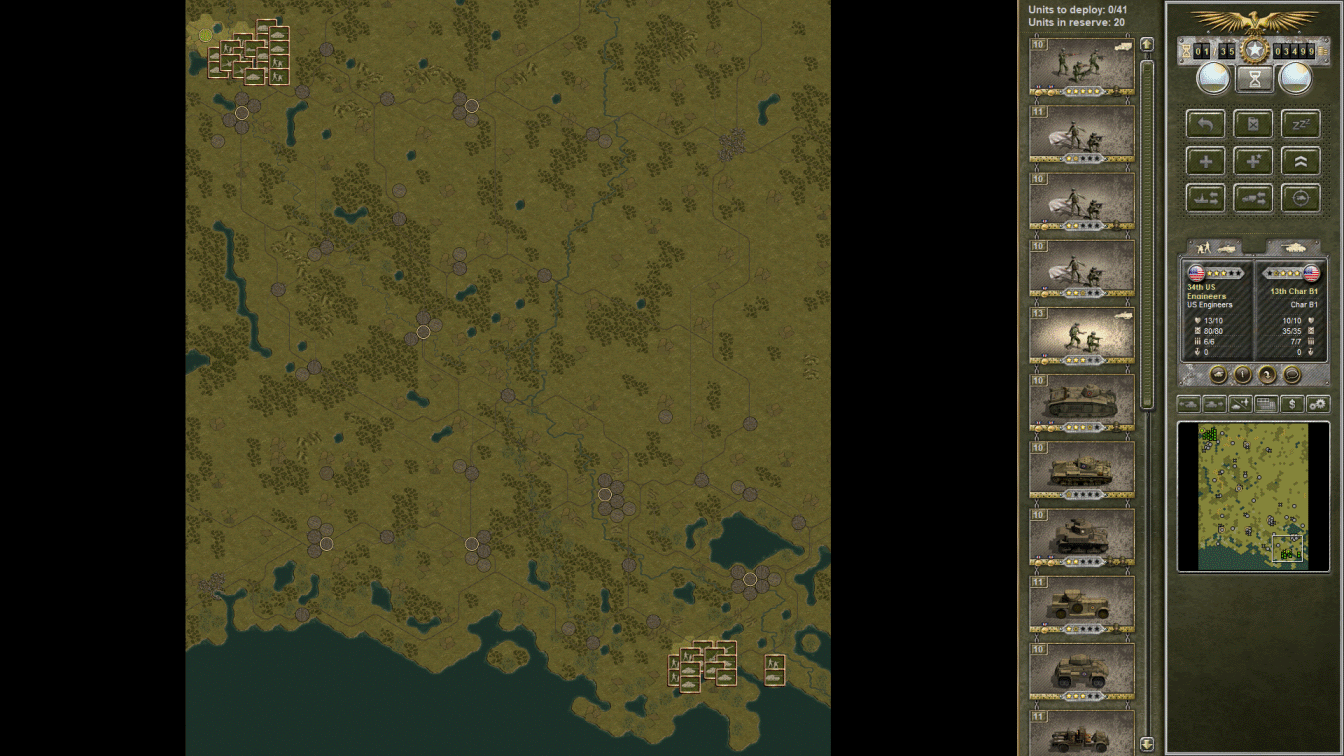Image resolution: width=1344 pixels, height=756 pixels.
Task: Open game options via the gear icon
Action: (1320, 403)
